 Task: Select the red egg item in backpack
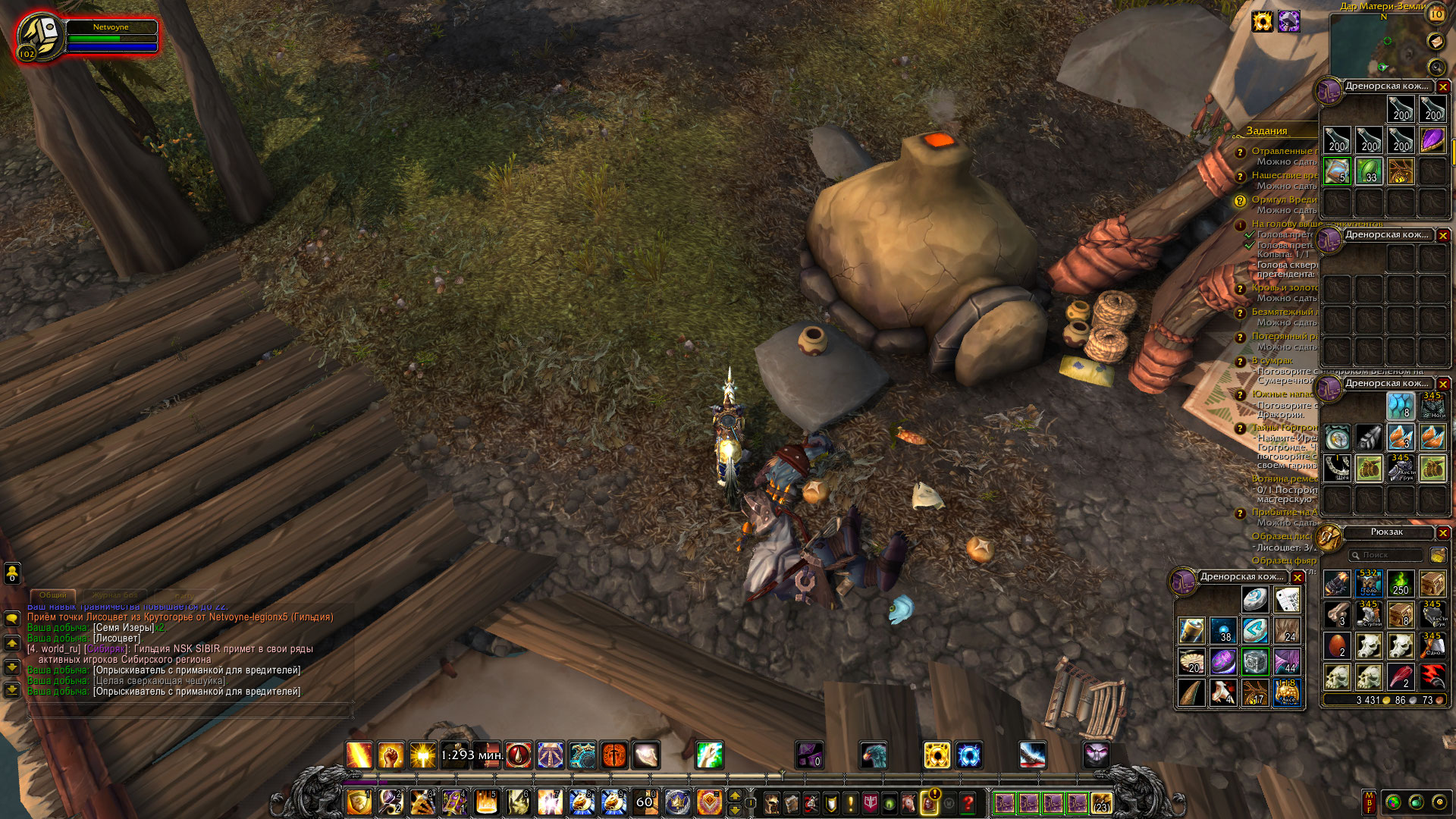[1337, 646]
